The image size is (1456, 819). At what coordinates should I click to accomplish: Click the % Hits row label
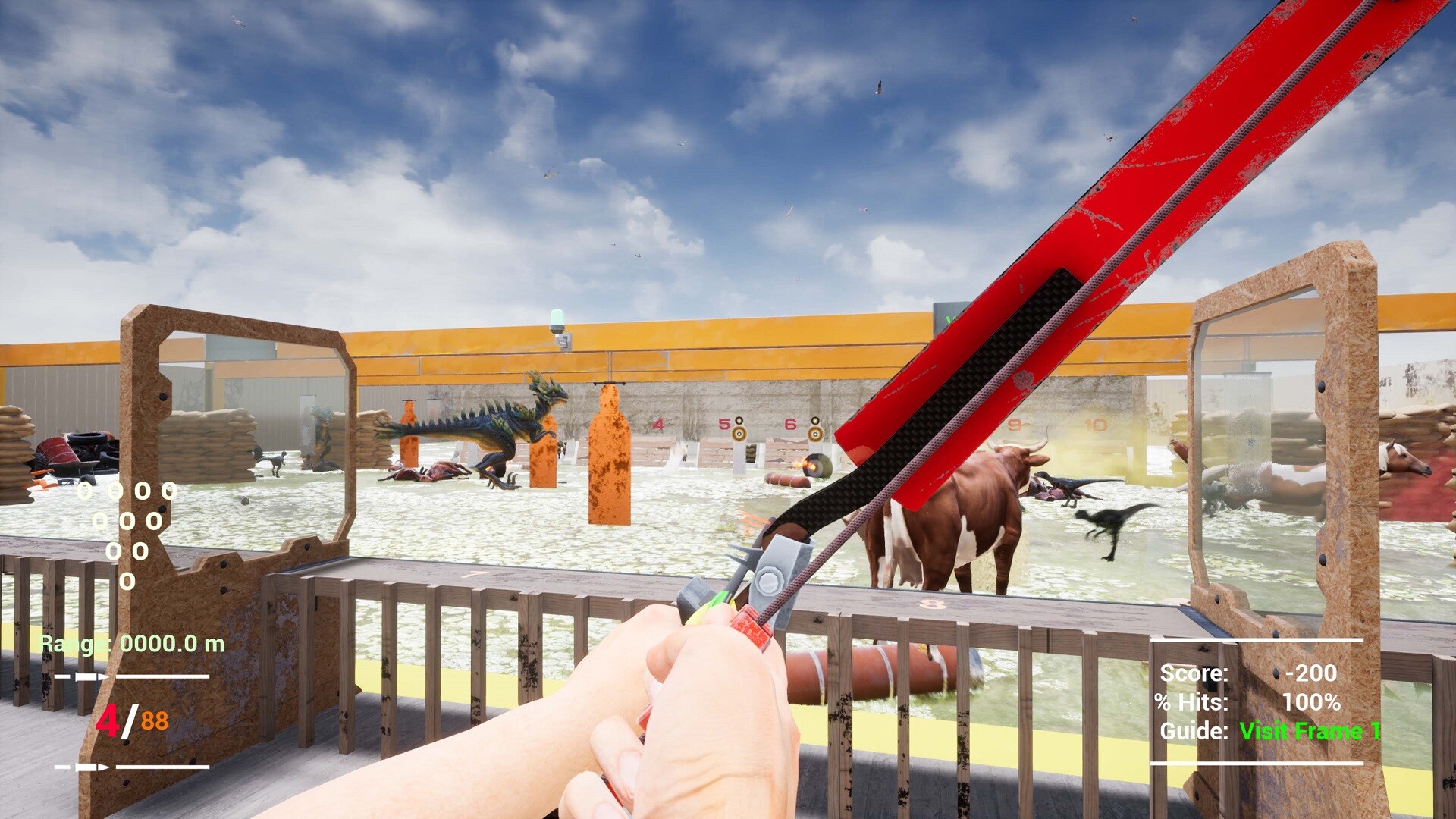tap(1191, 701)
